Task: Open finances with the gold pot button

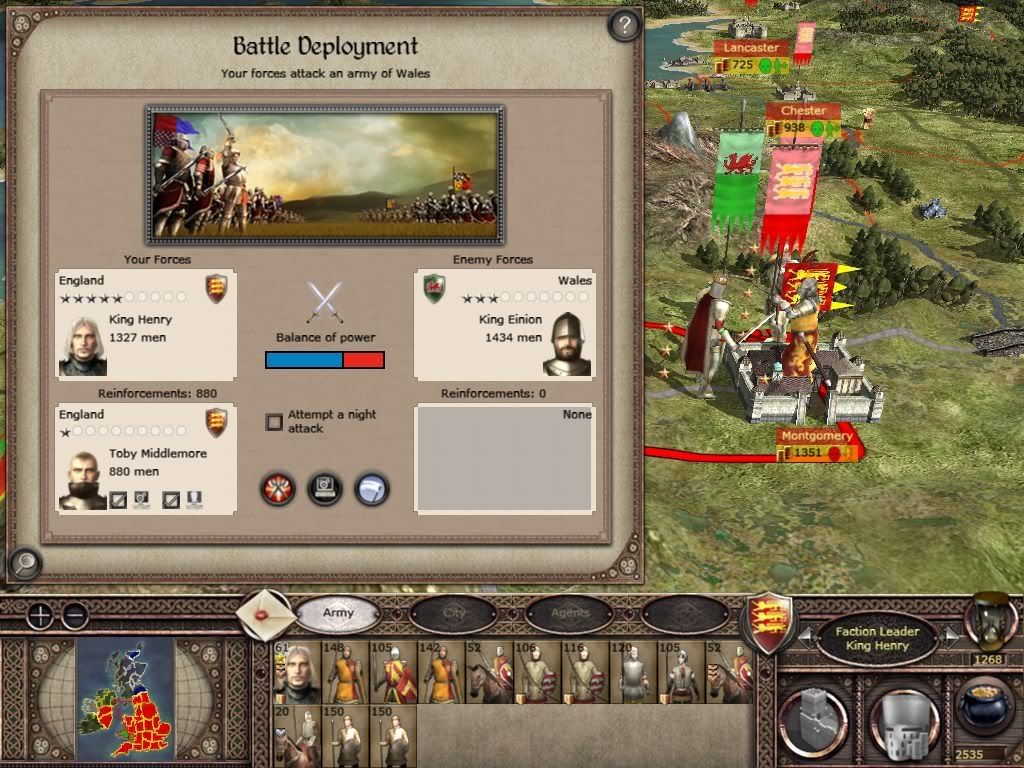Action: 983,707
